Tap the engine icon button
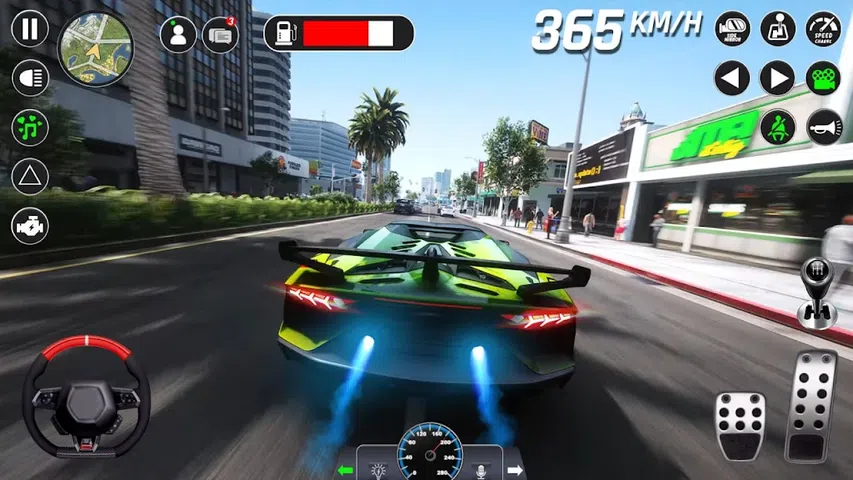 pos(30,226)
